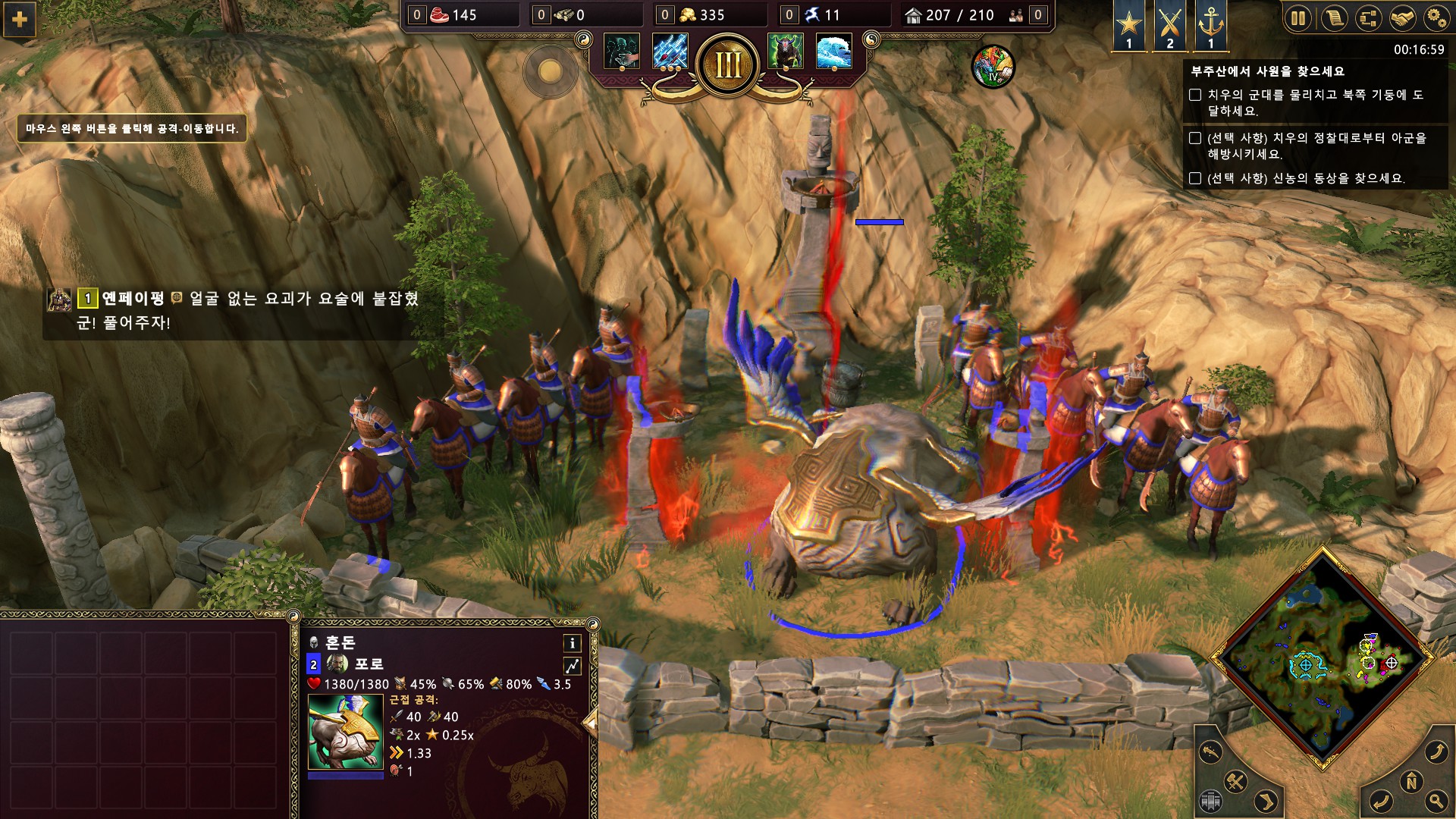Image resolution: width=1456 pixels, height=819 pixels.
Task: Select the star banner hero group
Action: tap(1129, 26)
